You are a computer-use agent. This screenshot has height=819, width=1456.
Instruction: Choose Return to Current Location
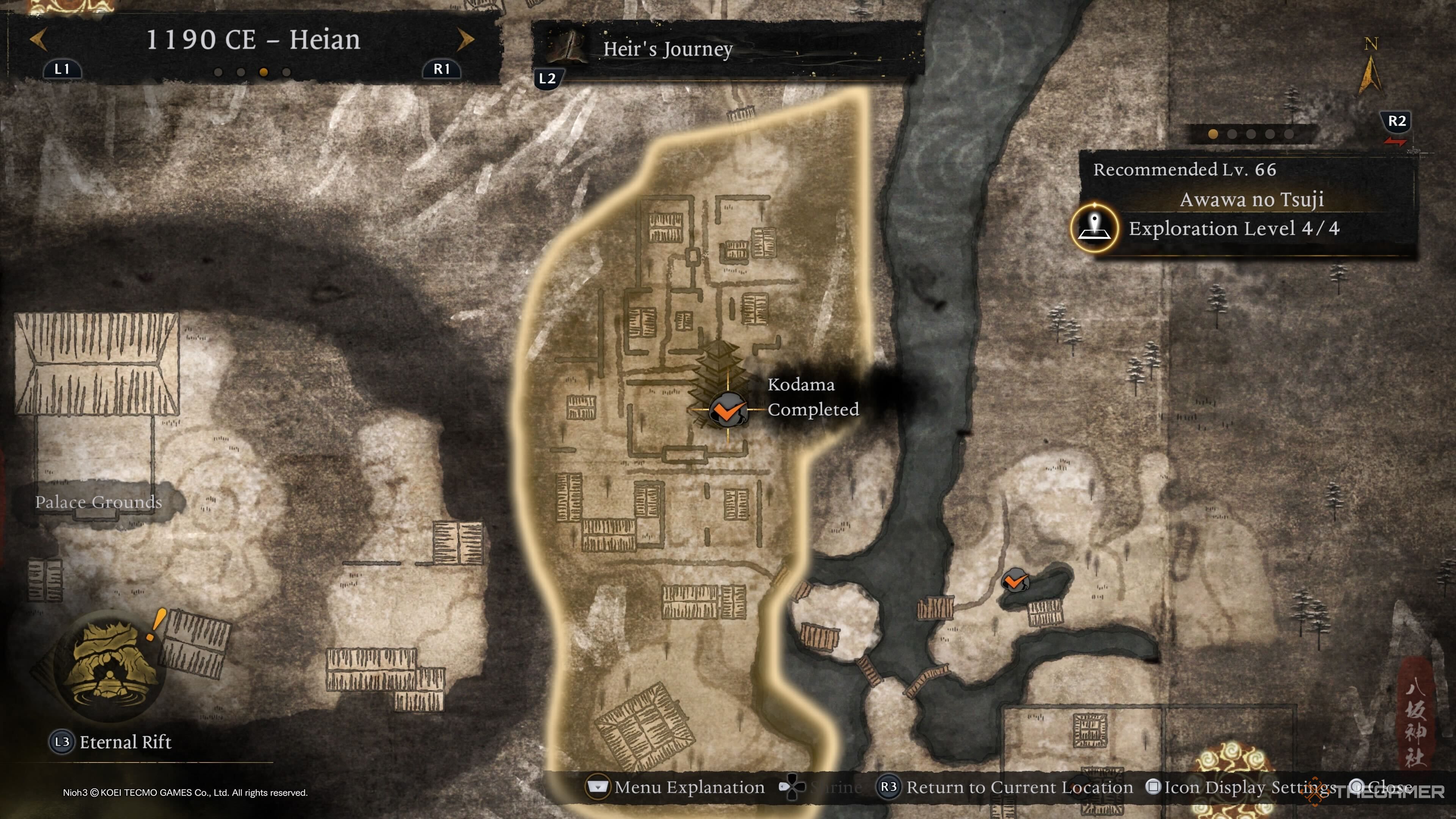pyautogui.click(x=1018, y=787)
